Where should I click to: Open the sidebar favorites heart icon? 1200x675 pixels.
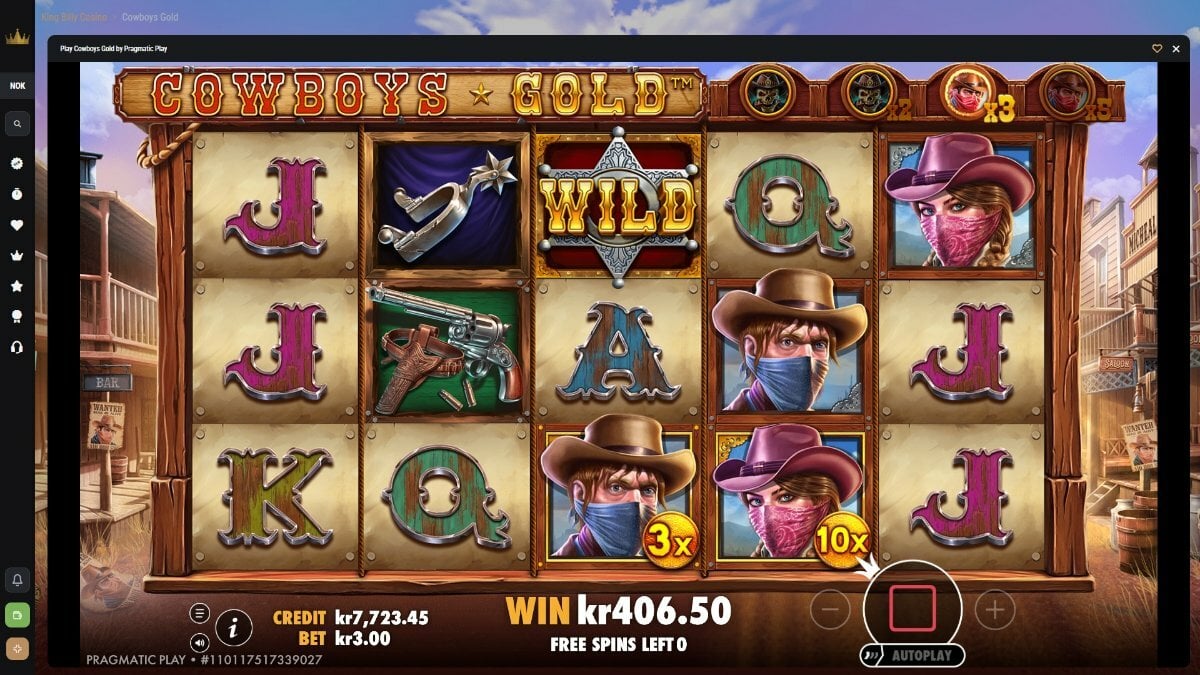point(17,225)
